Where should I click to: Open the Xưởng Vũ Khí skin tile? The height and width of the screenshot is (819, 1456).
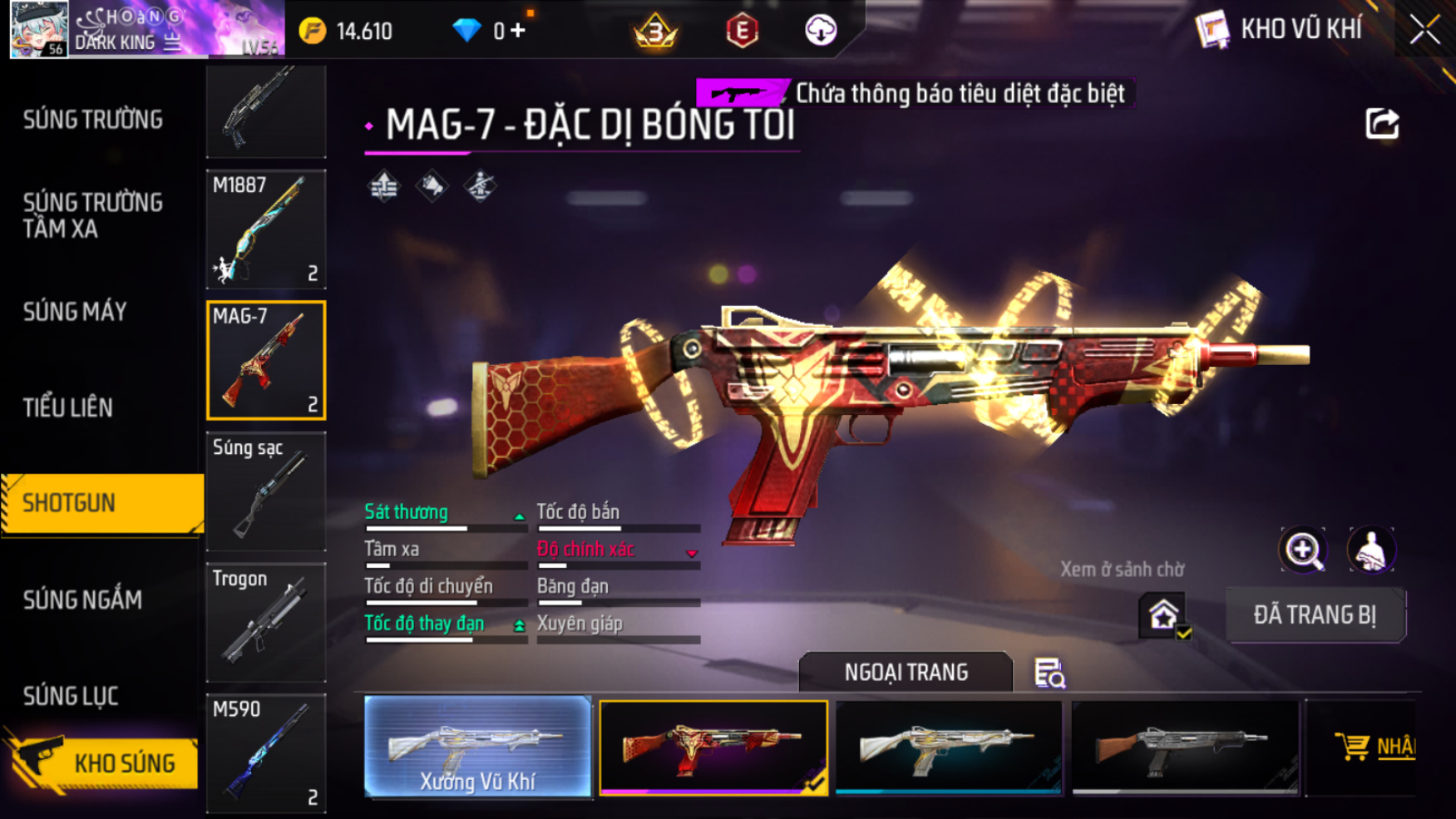click(x=477, y=746)
